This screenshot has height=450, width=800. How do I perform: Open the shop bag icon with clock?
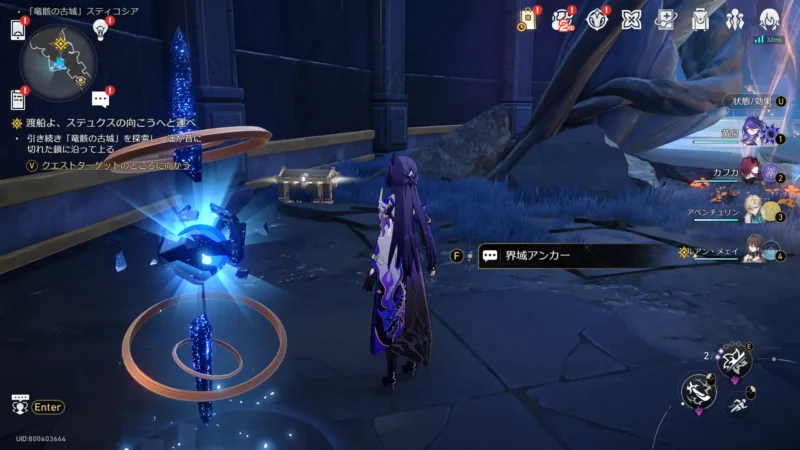[x=526, y=20]
